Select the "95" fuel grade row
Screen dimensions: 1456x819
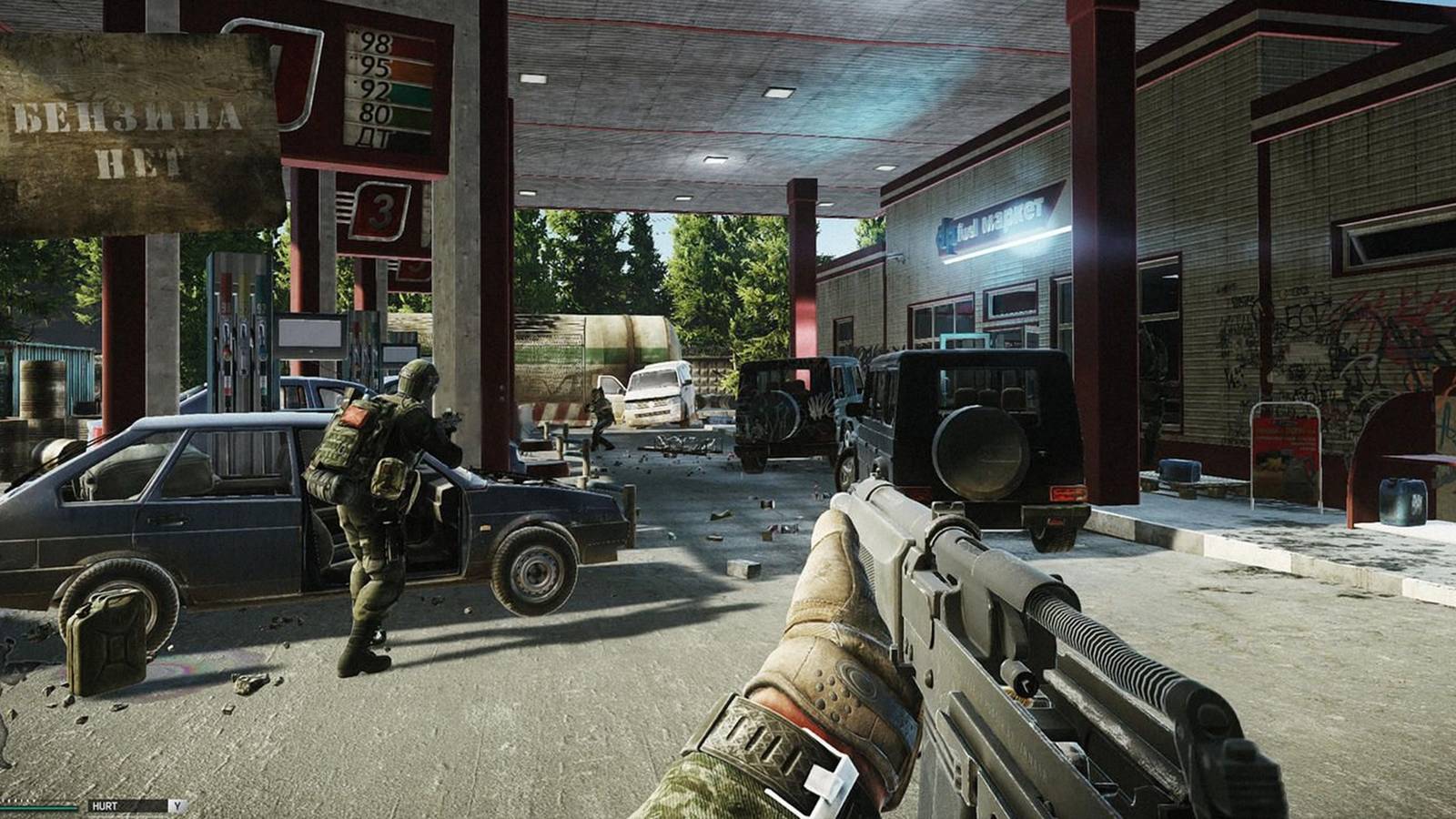[373, 64]
